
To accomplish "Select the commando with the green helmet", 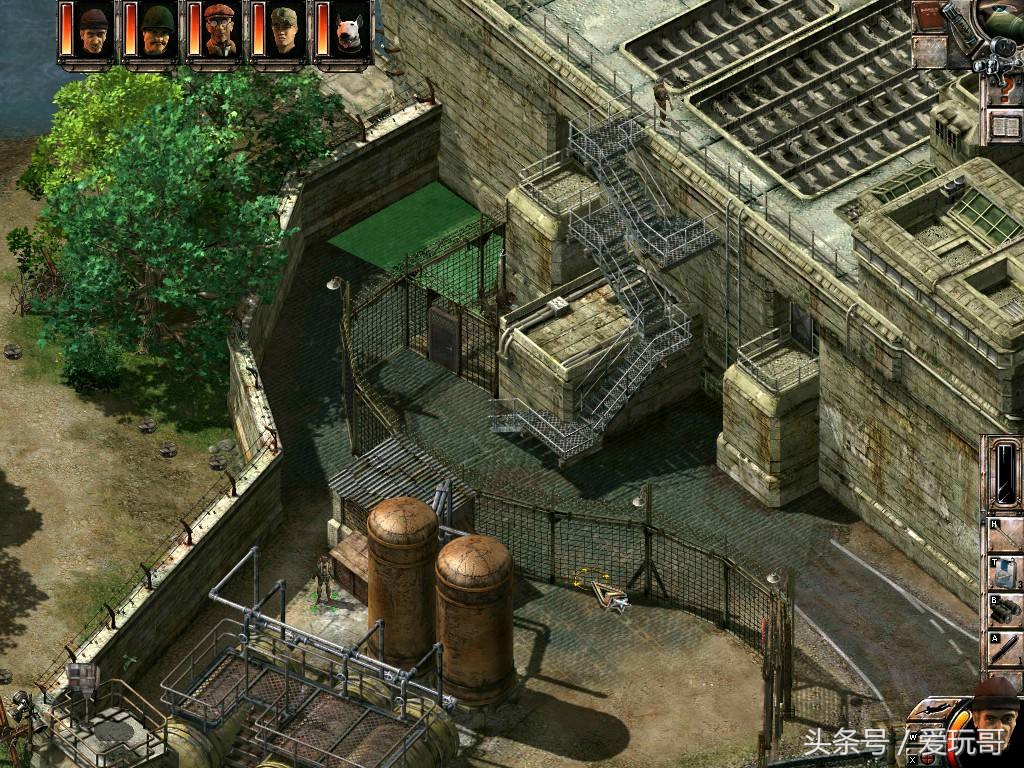I will tap(157, 31).
